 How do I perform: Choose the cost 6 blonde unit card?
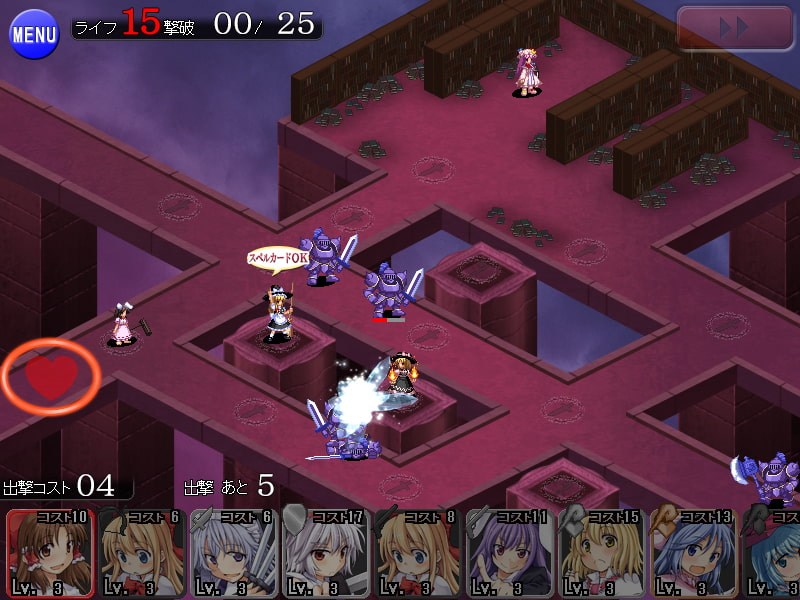click(142, 553)
